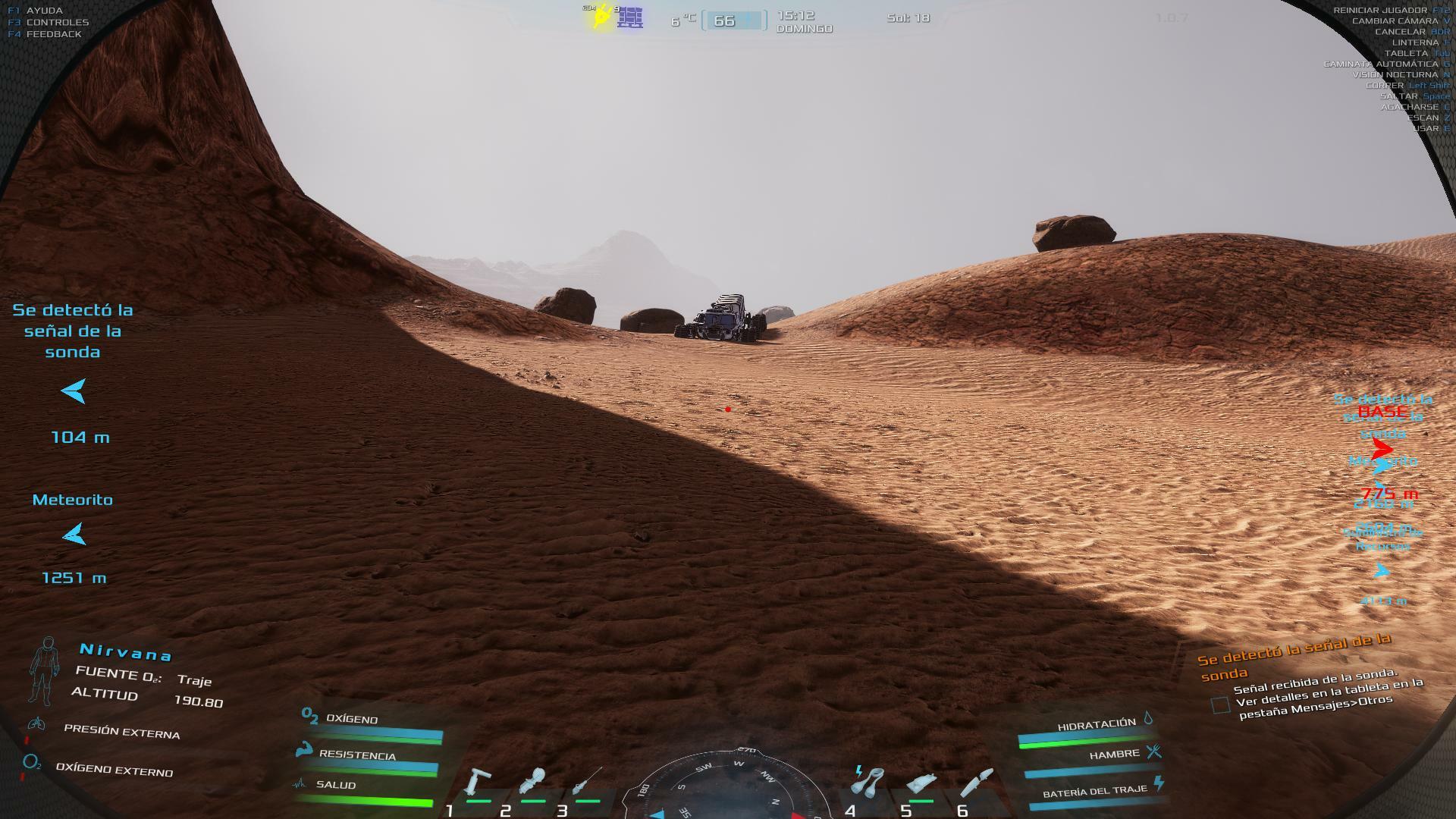The width and height of the screenshot is (1456, 819).
Task: Click the probe signal waypoint arrow showing 104 m
Action: pos(74,391)
